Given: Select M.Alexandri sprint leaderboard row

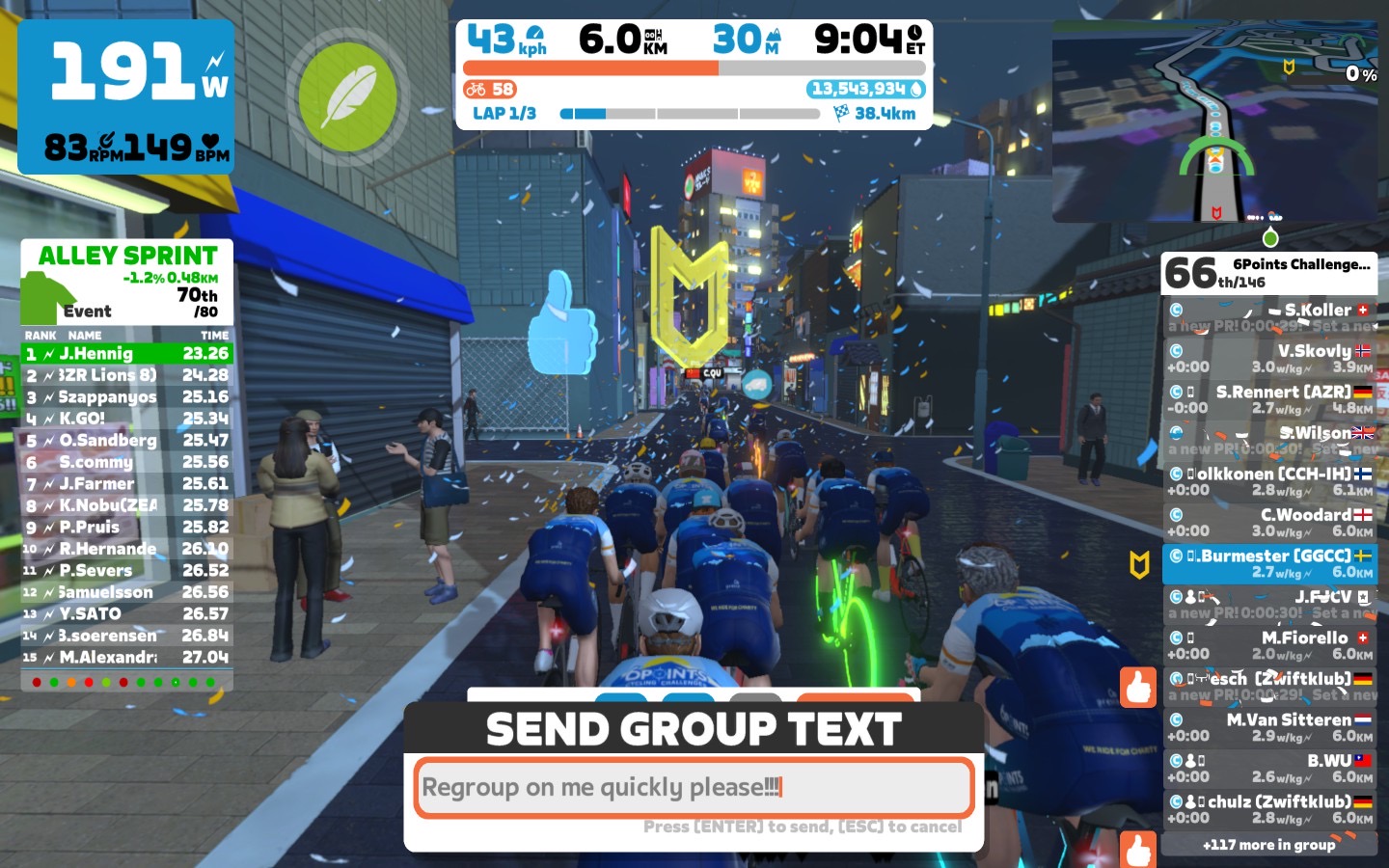Looking at the screenshot, I should (x=127, y=657).
